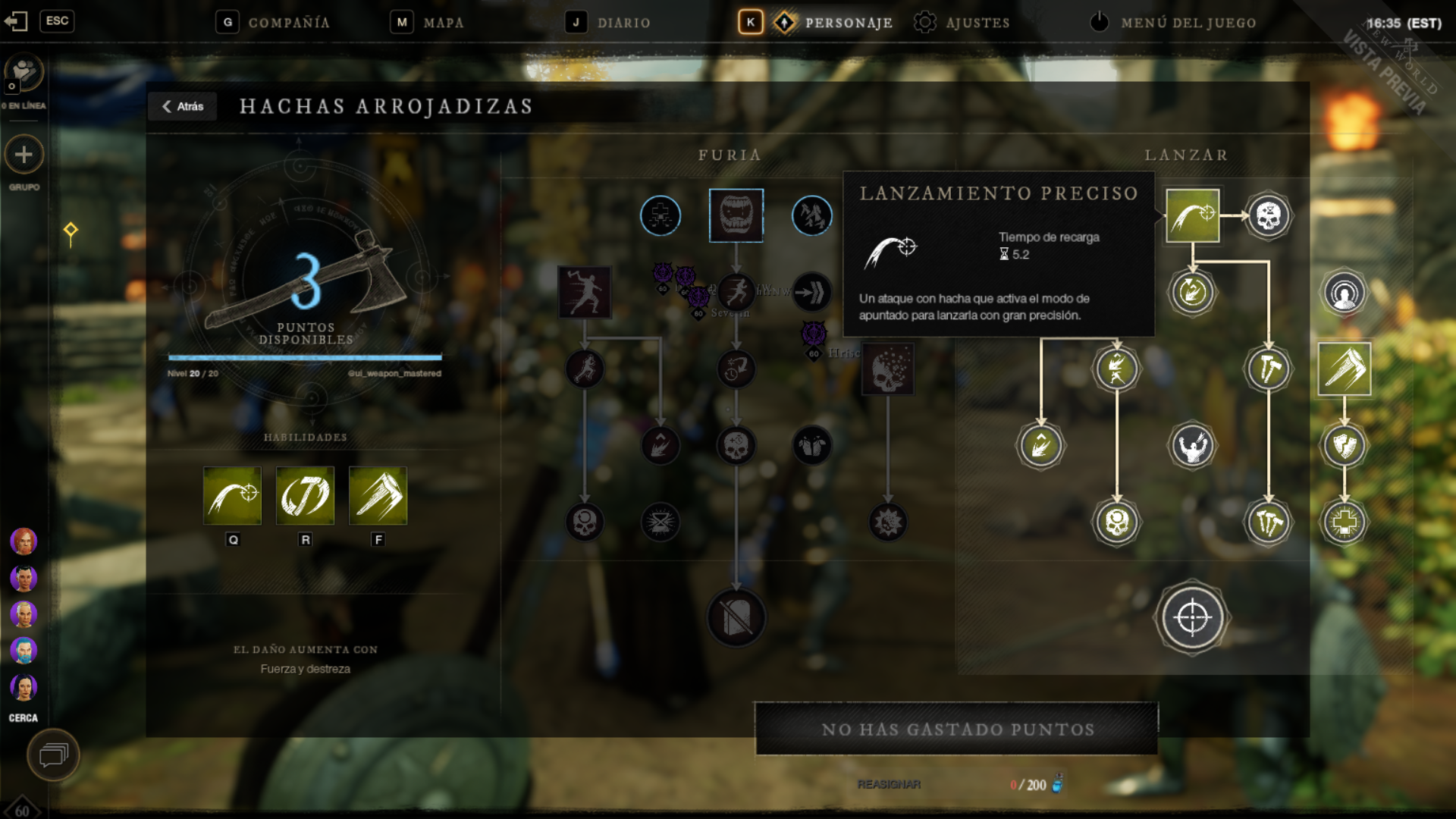Choose the F slot triple-slash ability

point(378,496)
